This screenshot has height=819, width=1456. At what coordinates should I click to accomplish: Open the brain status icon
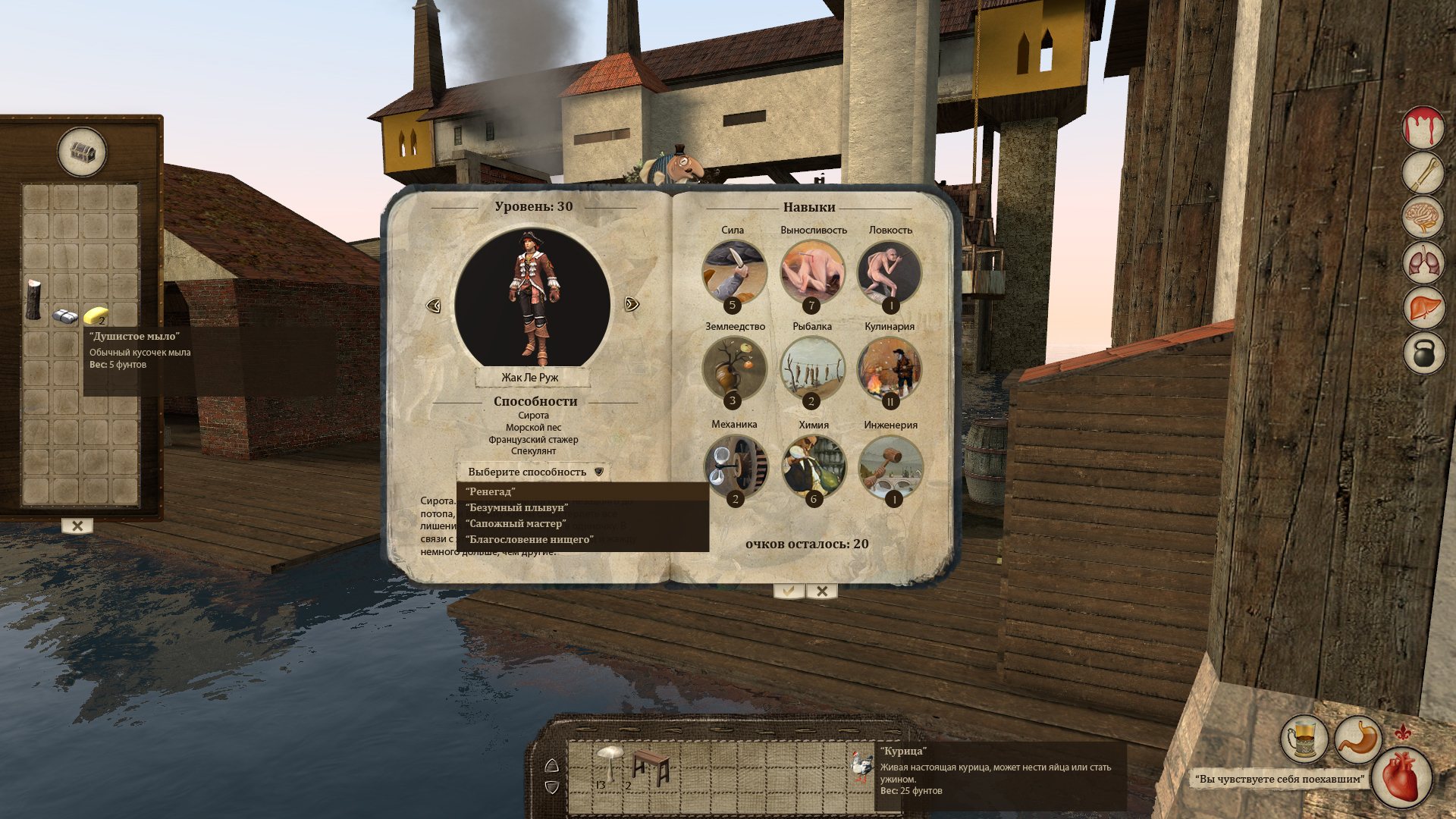[1423, 218]
